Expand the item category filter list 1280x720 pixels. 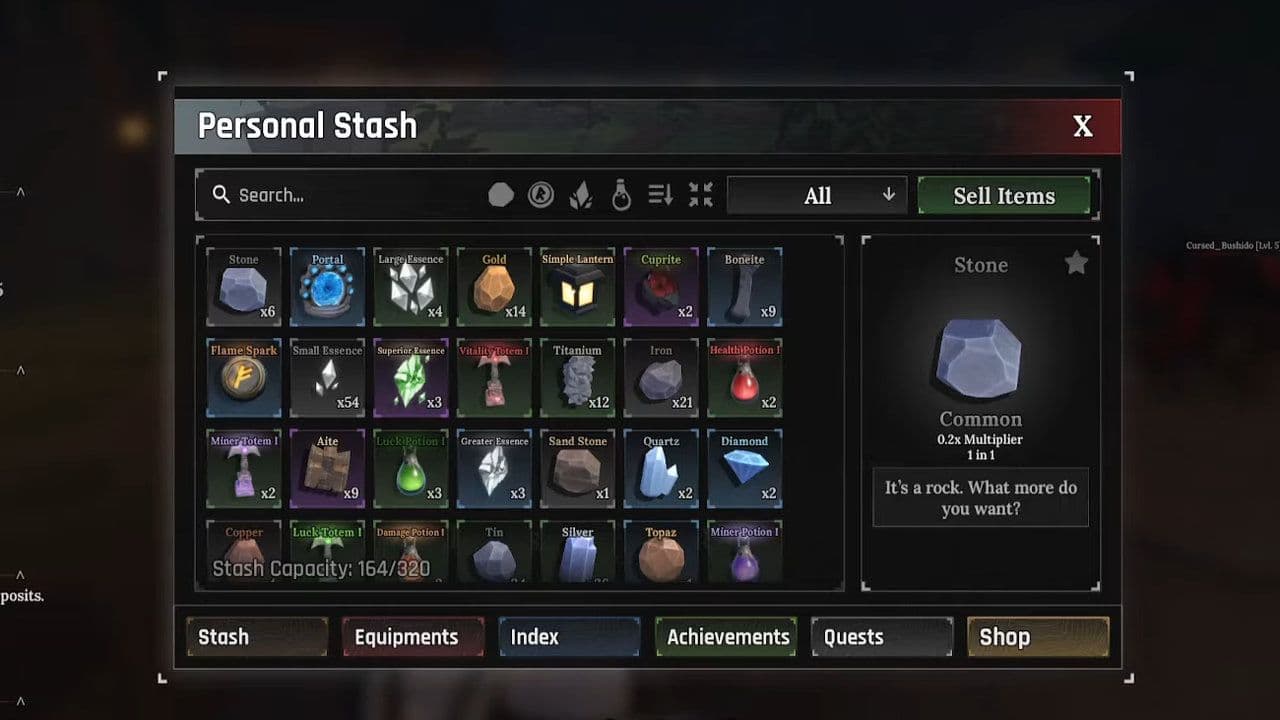tap(888, 195)
